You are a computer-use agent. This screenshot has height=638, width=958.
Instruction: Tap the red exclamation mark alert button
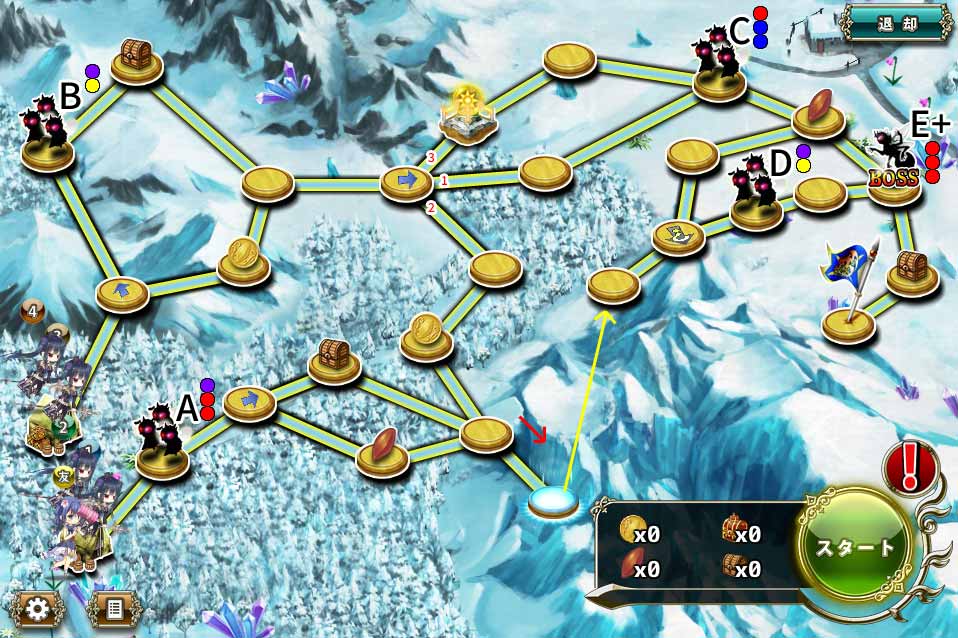tap(909, 466)
